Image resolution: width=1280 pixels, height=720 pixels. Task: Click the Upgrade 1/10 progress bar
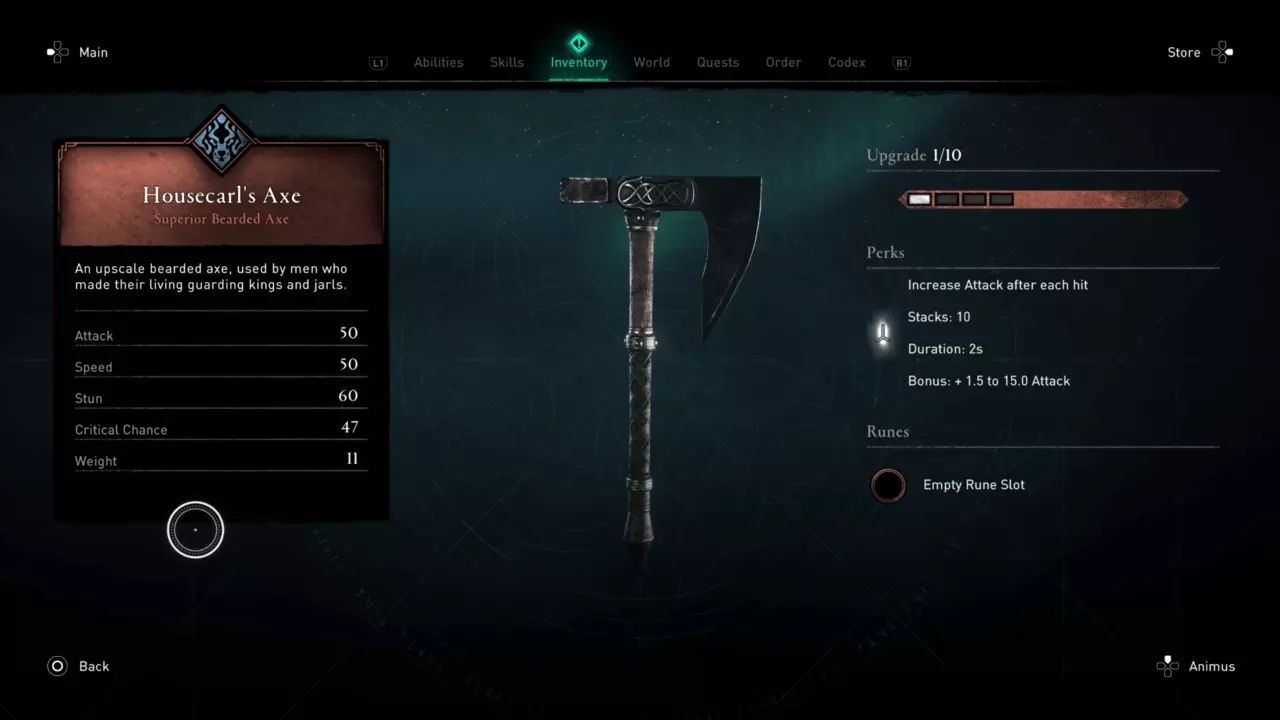click(1043, 198)
